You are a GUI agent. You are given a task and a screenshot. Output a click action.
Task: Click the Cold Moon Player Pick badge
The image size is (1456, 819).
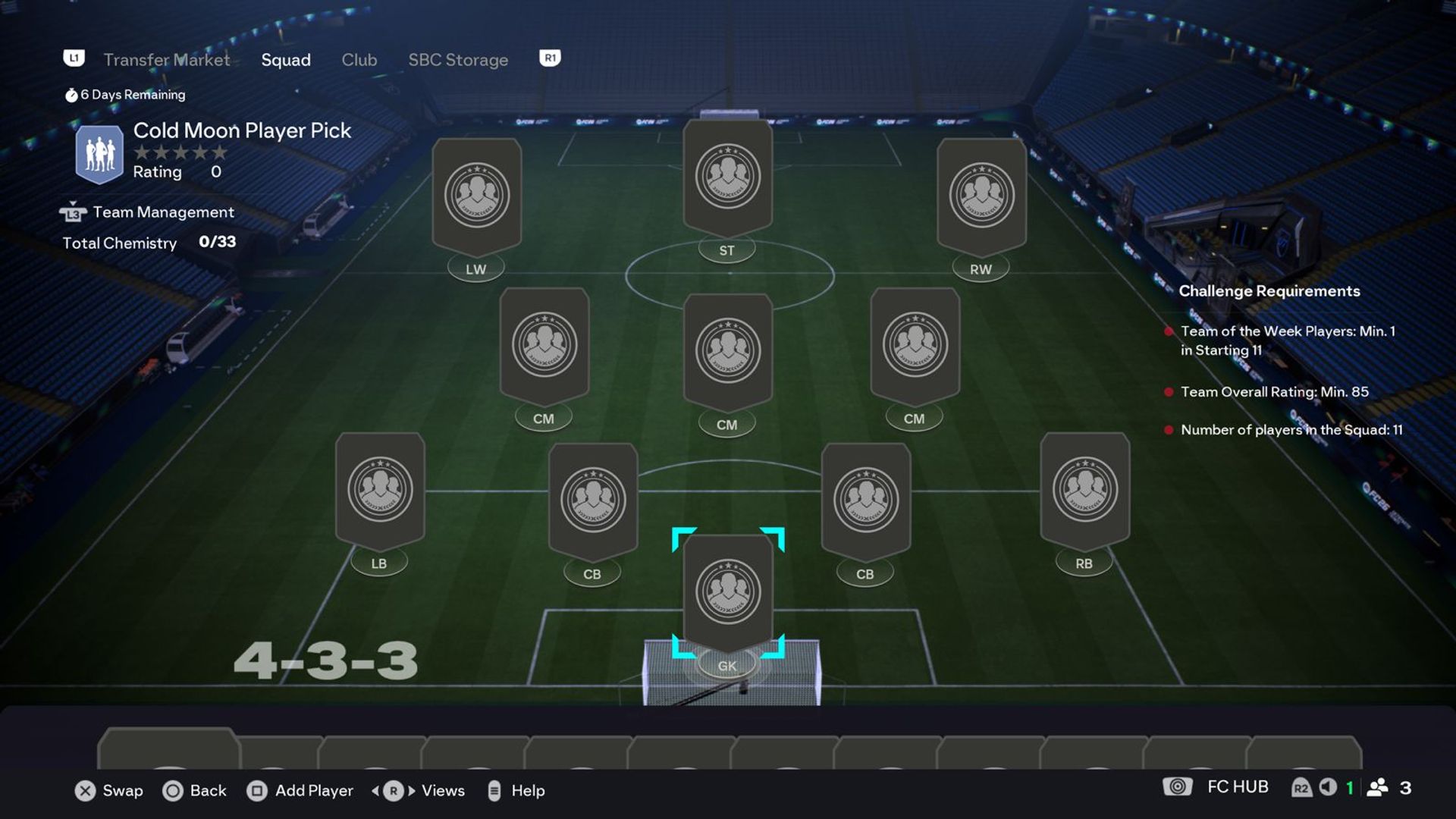(x=99, y=154)
